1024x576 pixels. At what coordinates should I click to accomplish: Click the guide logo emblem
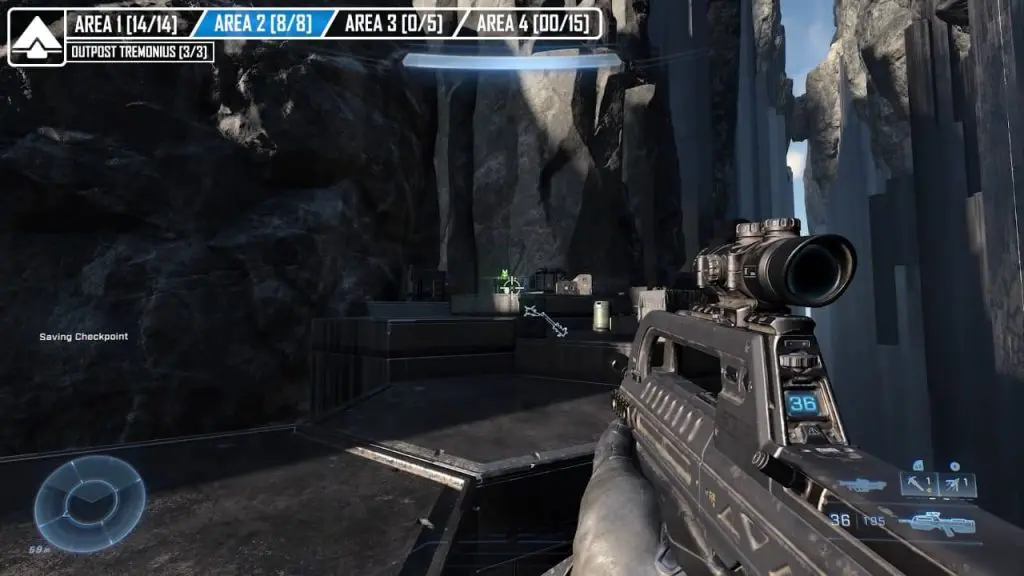[x=36, y=37]
